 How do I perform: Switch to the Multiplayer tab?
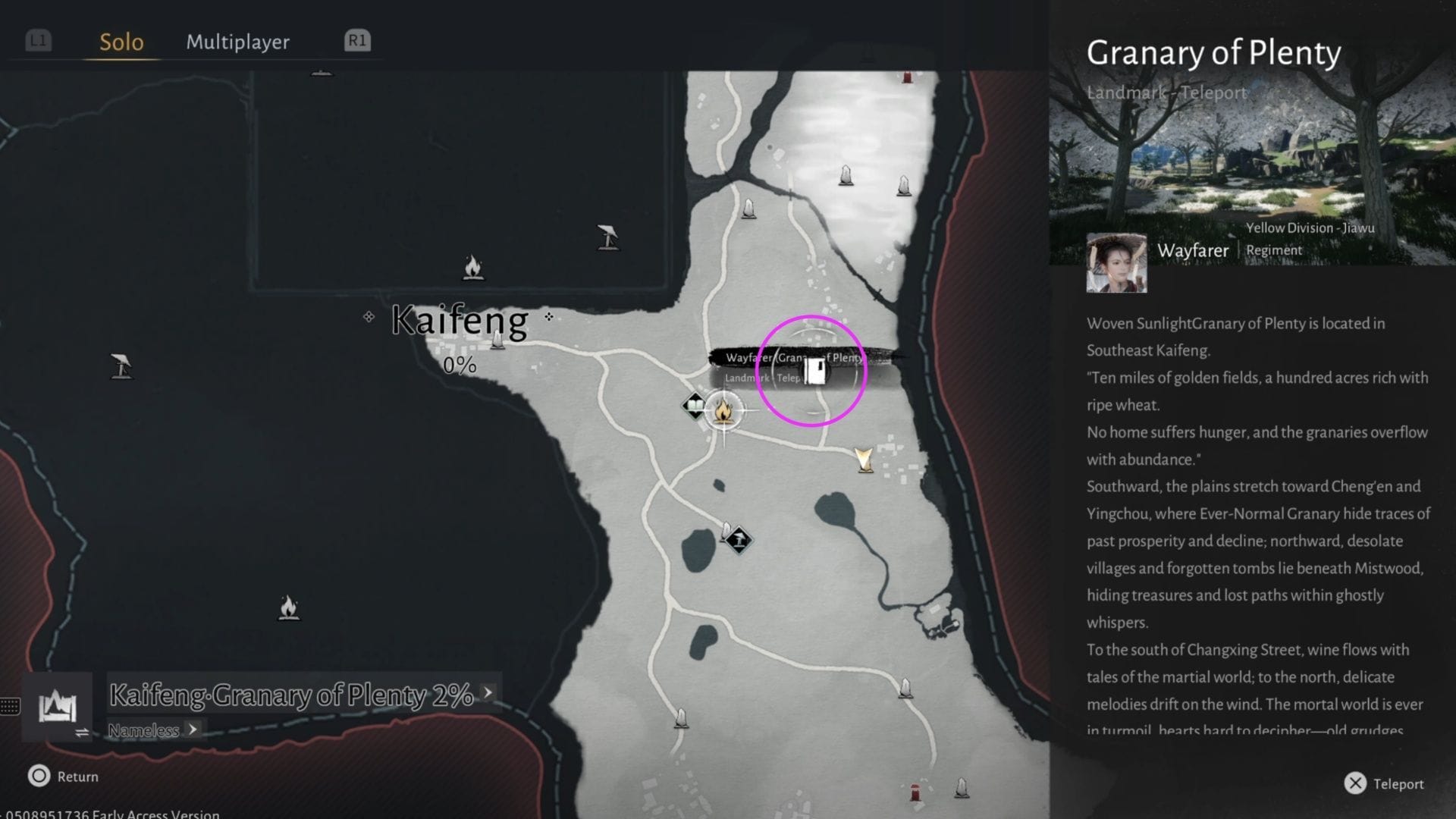point(237,42)
